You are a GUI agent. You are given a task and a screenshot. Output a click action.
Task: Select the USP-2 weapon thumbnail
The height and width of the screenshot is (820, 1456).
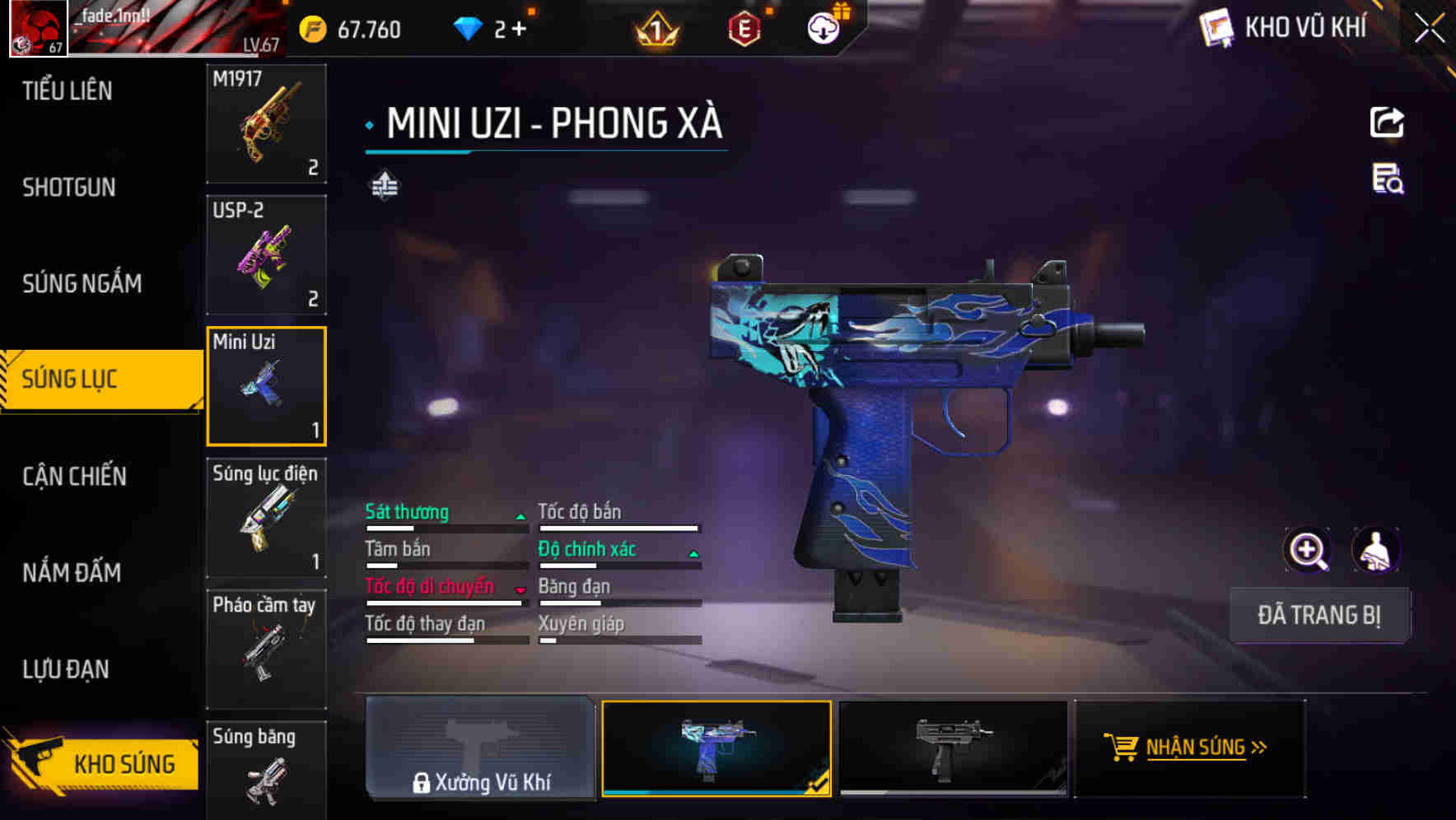point(266,255)
